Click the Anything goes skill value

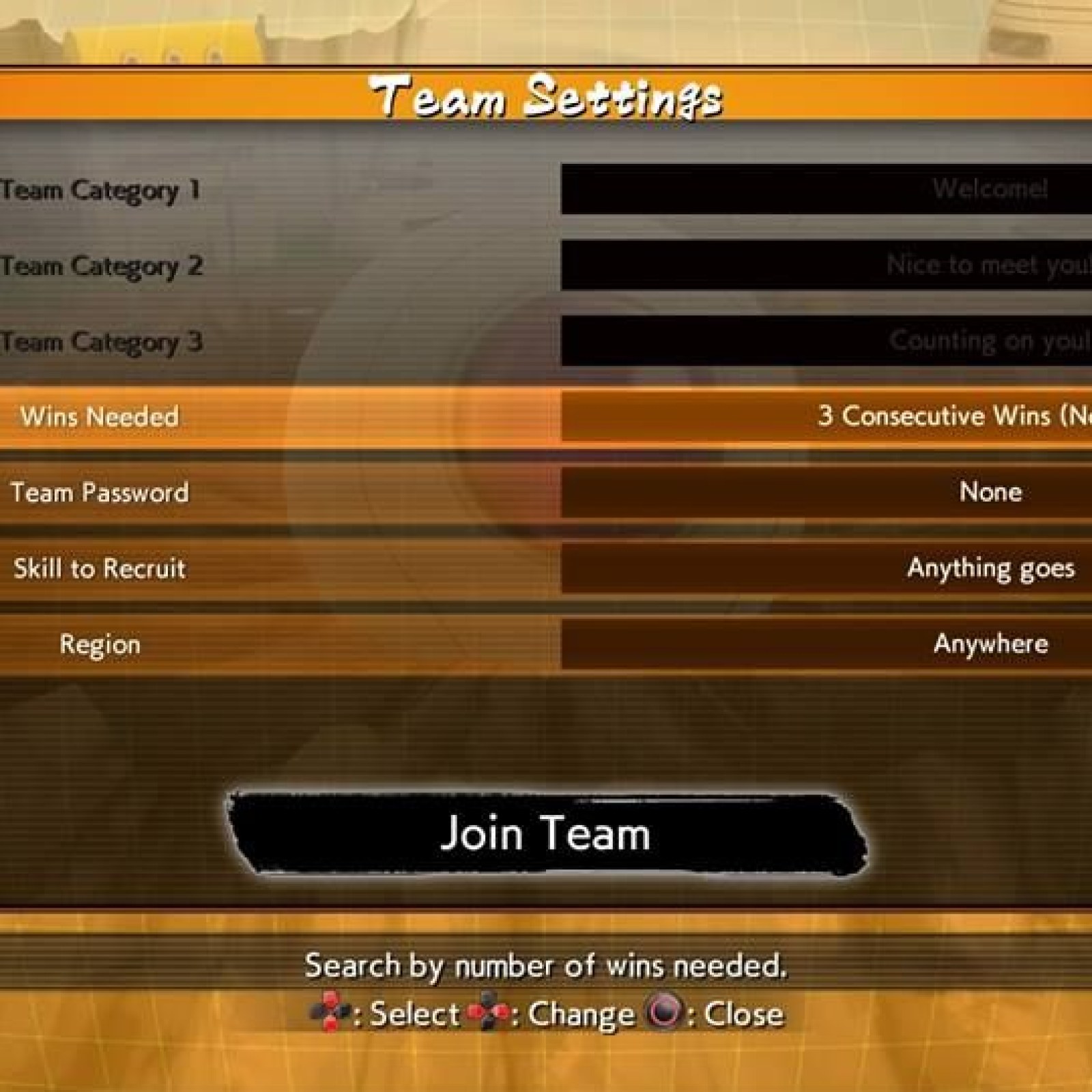click(x=991, y=569)
